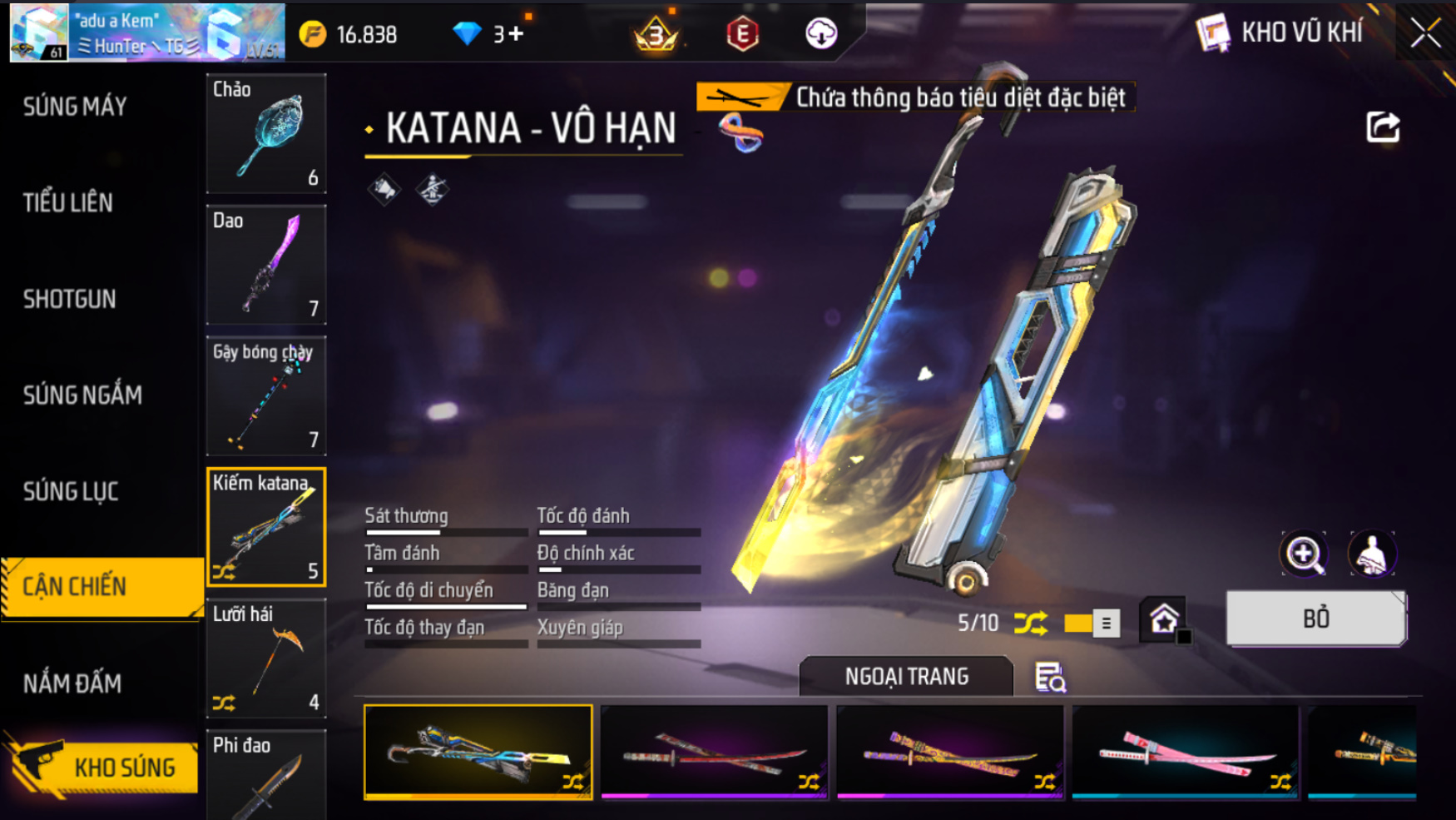The height and width of the screenshot is (820, 1456).
Task: Share the Katana skin
Action: pyautogui.click(x=1383, y=127)
